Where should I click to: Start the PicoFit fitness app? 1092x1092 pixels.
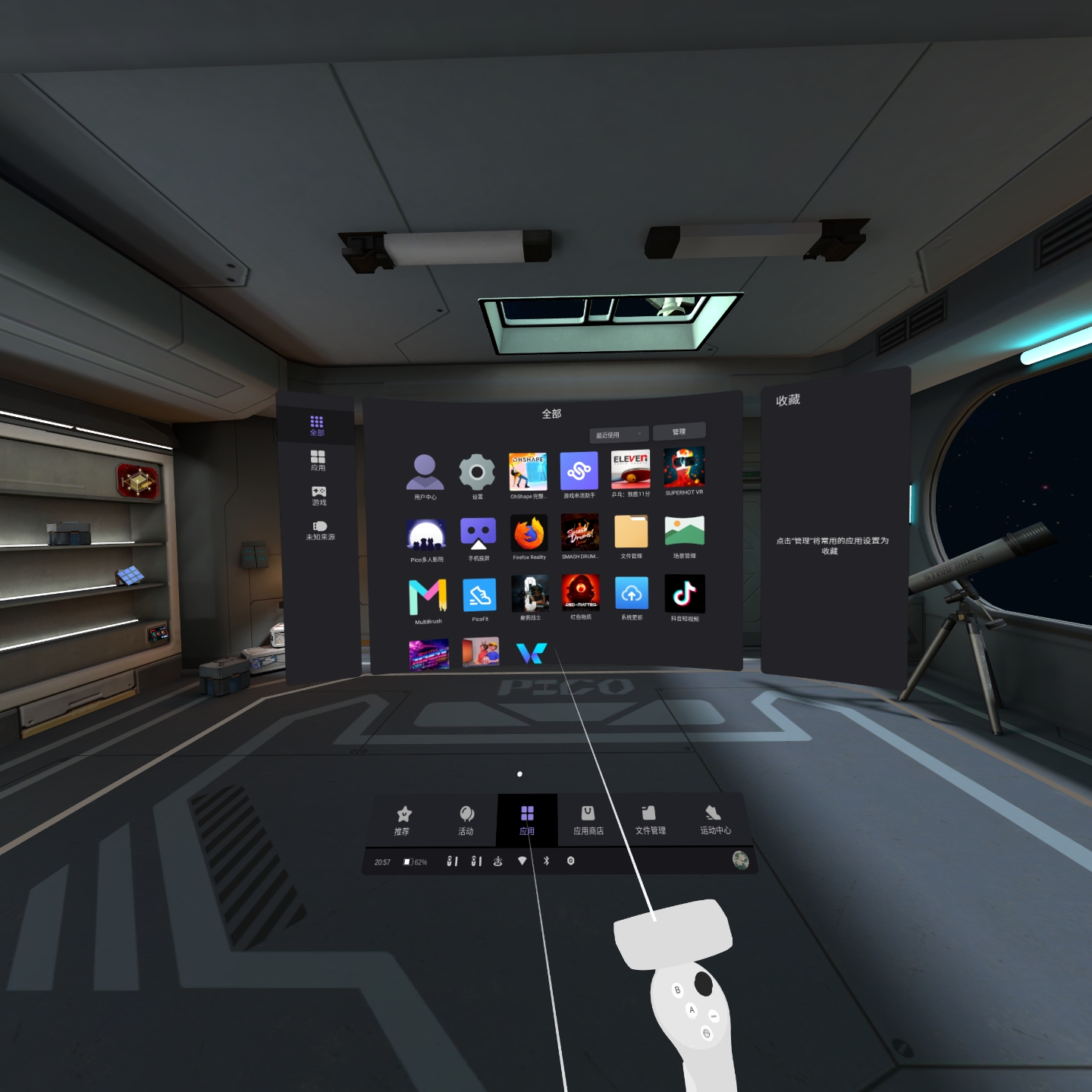[x=480, y=594]
